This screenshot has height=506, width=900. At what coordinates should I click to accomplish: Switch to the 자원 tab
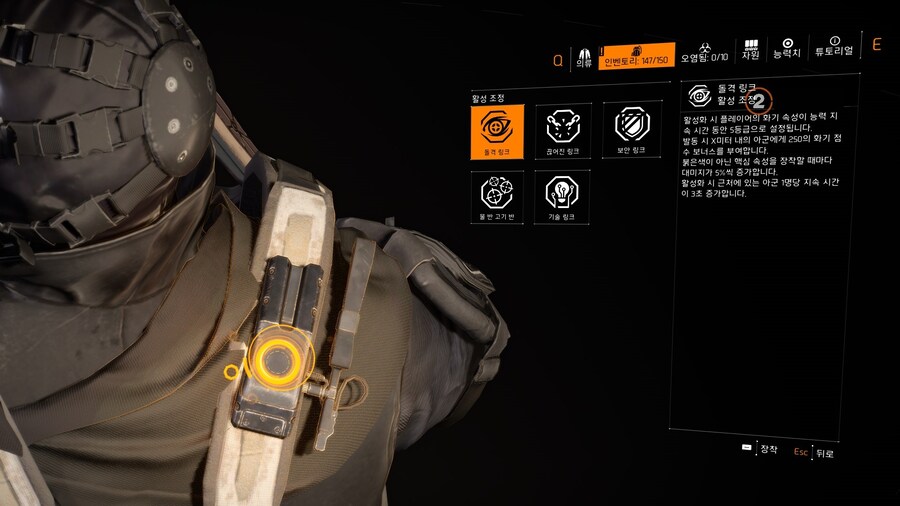(751, 52)
